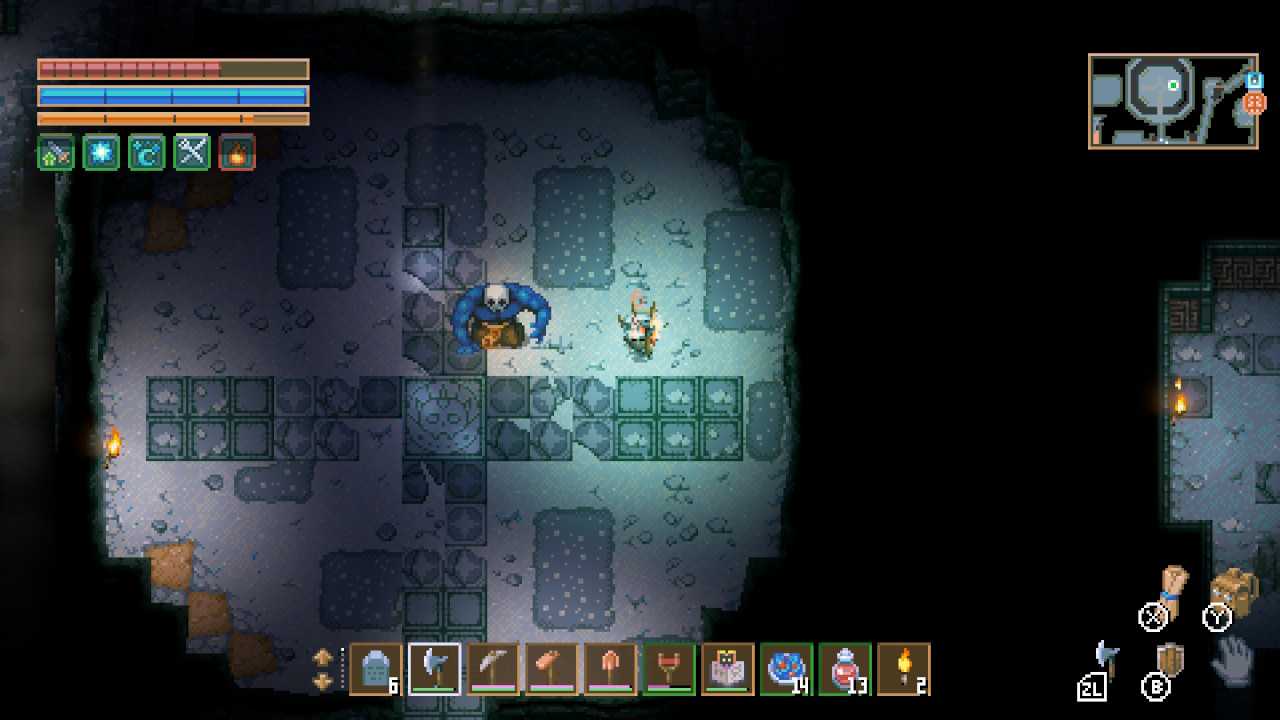Select the torch hotbar slot
Viewport: 1280px width, 720px height.
pyautogui.click(x=903, y=669)
